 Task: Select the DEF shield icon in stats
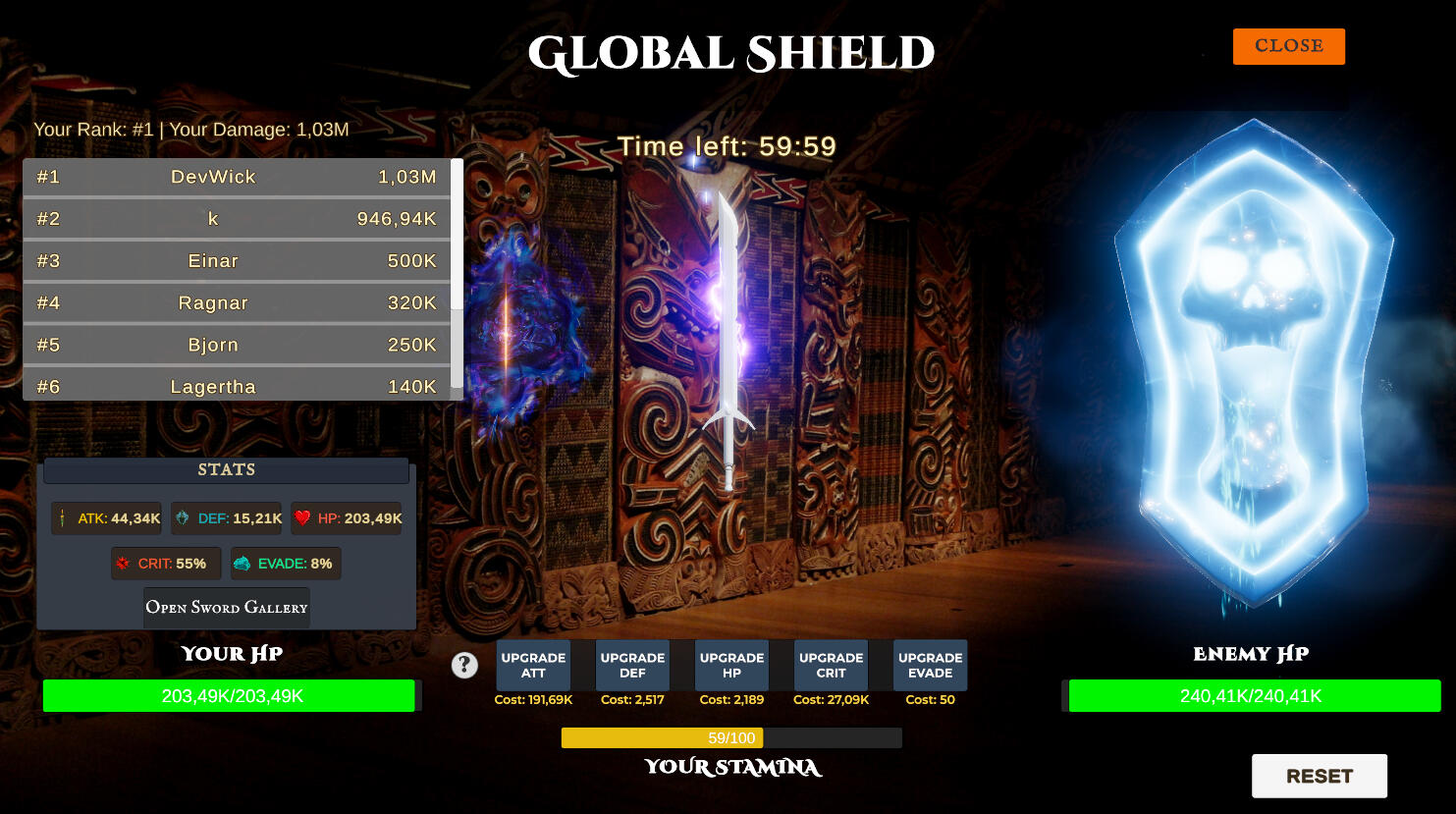pos(181,517)
